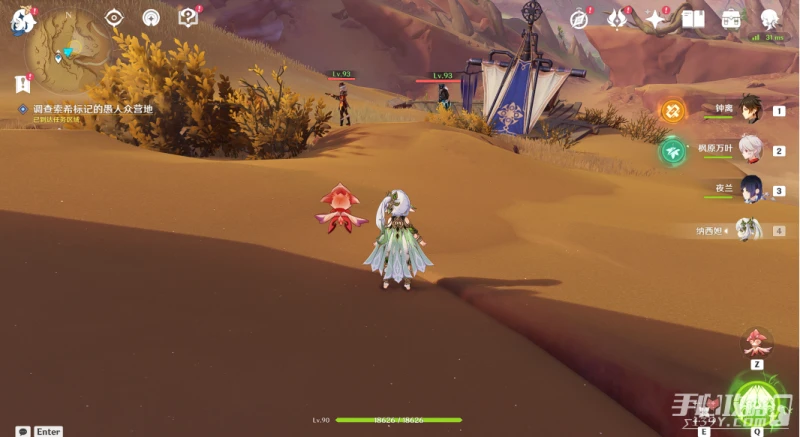The height and width of the screenshot is (437, 800).
Task: Open the Adventurer Handbook compass icon
Action: [581, 18]
